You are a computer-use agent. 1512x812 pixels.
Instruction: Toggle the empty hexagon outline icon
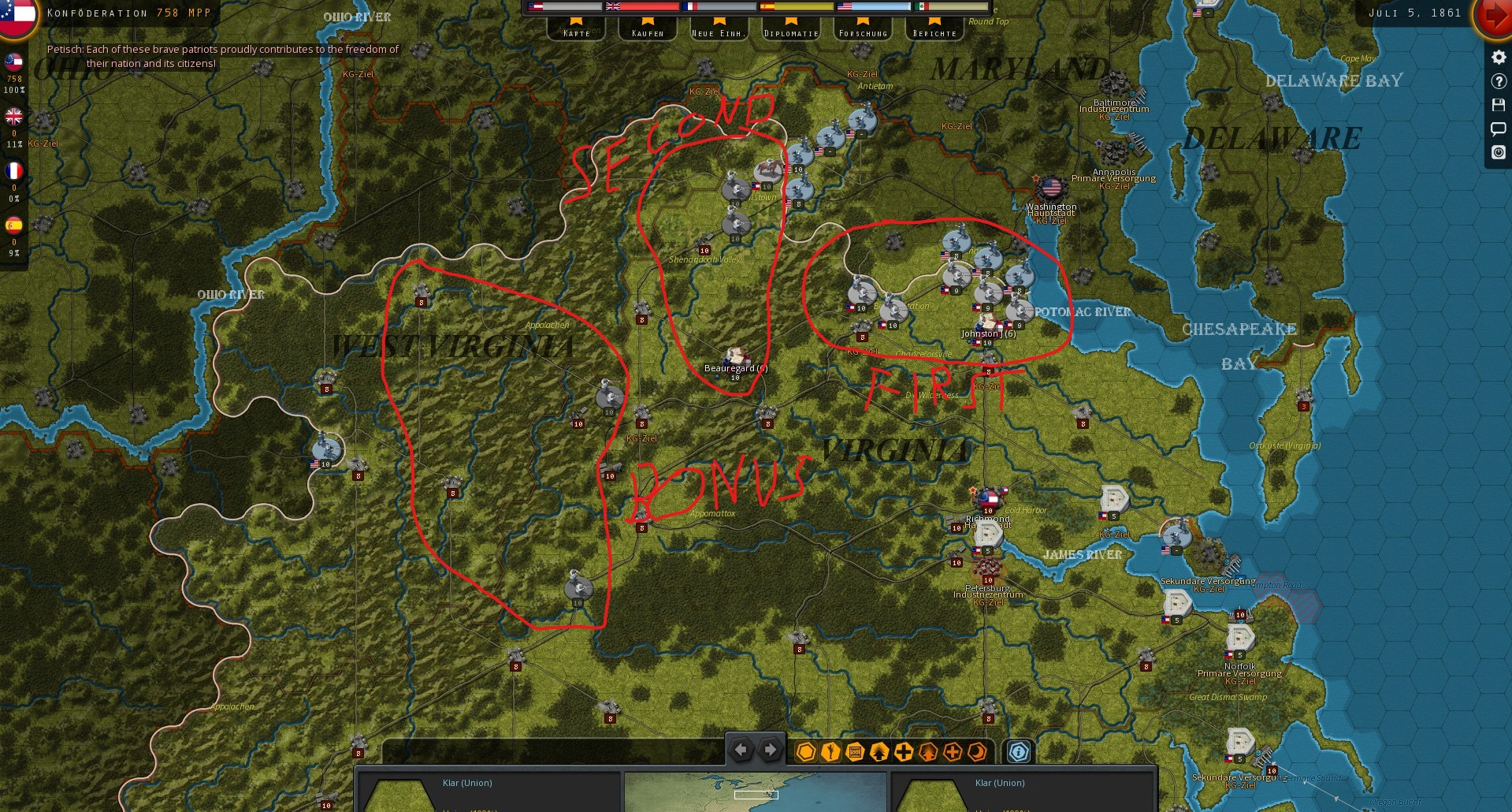point(806,752)
